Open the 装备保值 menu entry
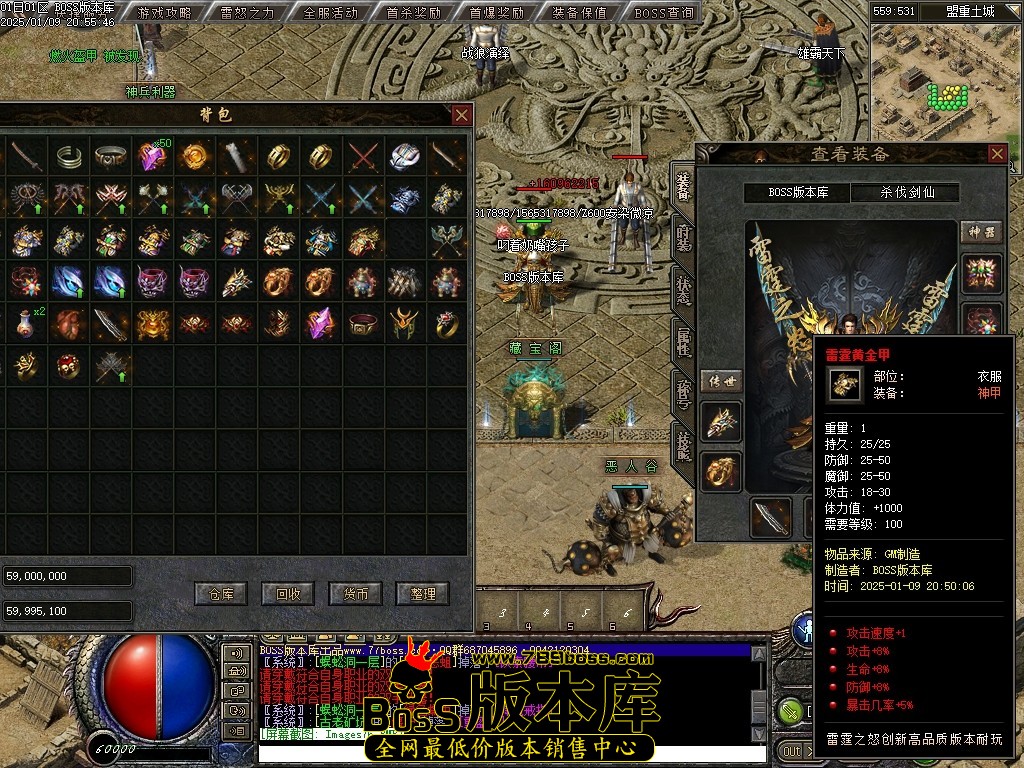The image size is (1024, 768). [579, 13]
